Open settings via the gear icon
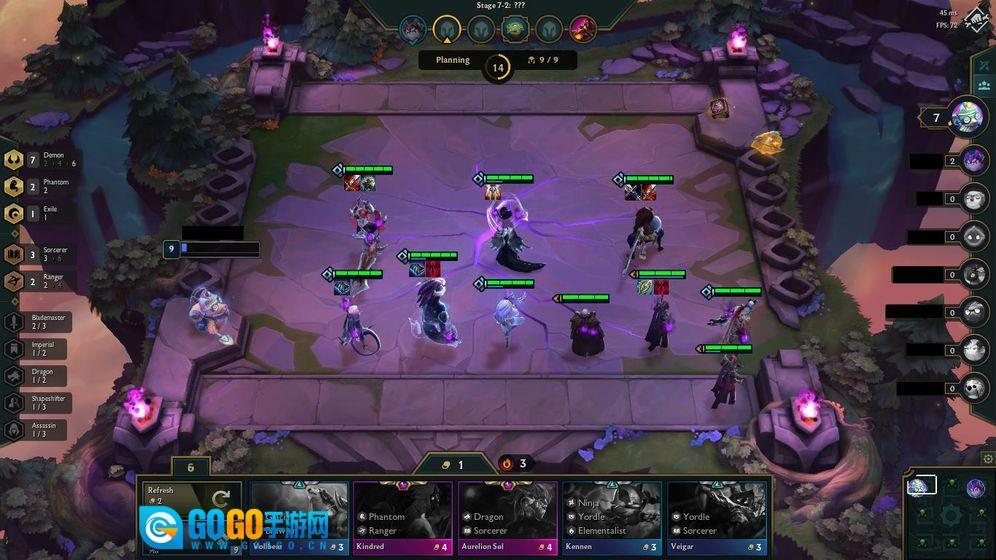Screen dimensions: 996x560 [x=988, y=459]
